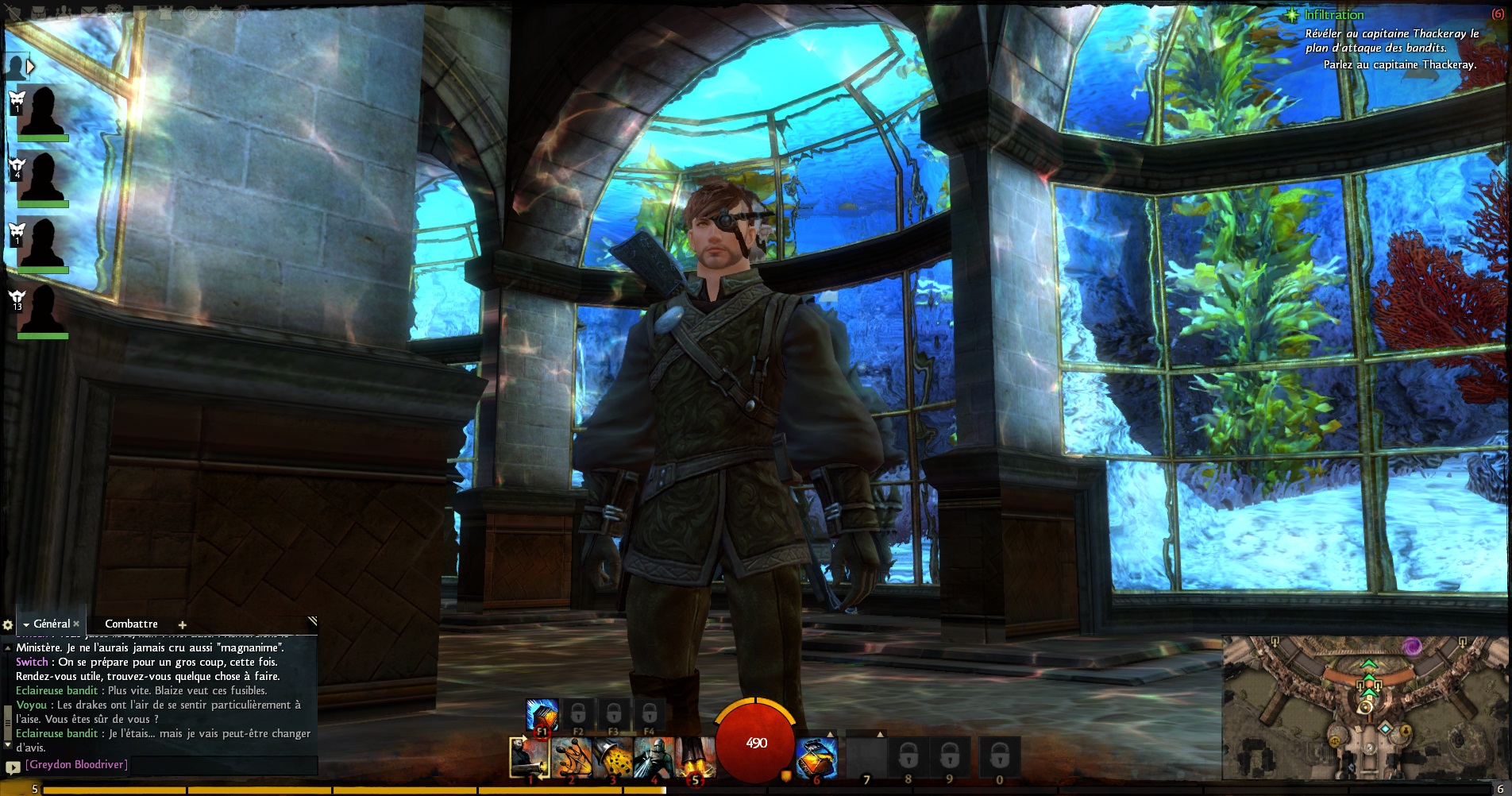Expand the healing skill selection arrow
The height and width of the screenshot is (796, 1512).
[831, 735]
